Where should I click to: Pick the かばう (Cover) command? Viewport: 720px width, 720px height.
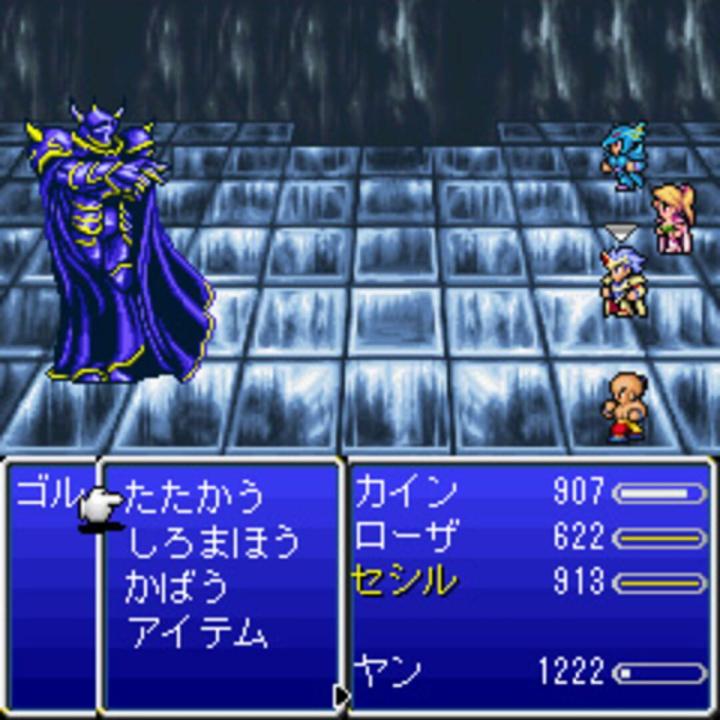pos(176,587)
